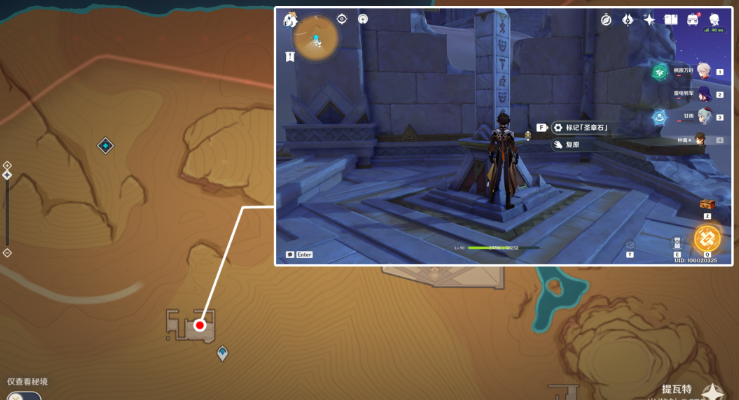This screenshot has height=400, width=739.
Task: Open the 提瓦特 region selector star button
Action: (712, 391)
